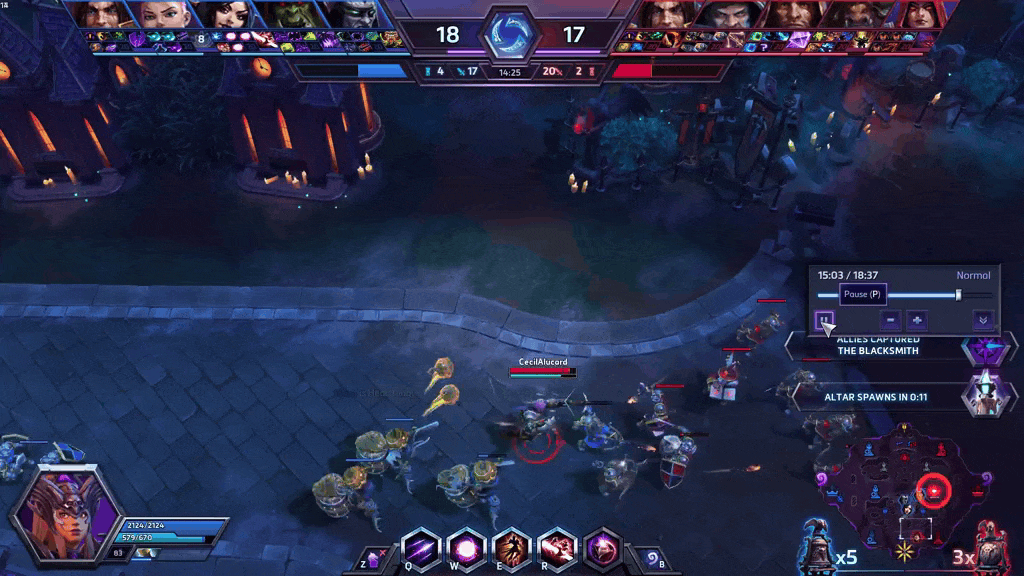This screenshot has width=1024, height=576.
Task: Collapse the replay controls with the chevron button
Action: 983,320
